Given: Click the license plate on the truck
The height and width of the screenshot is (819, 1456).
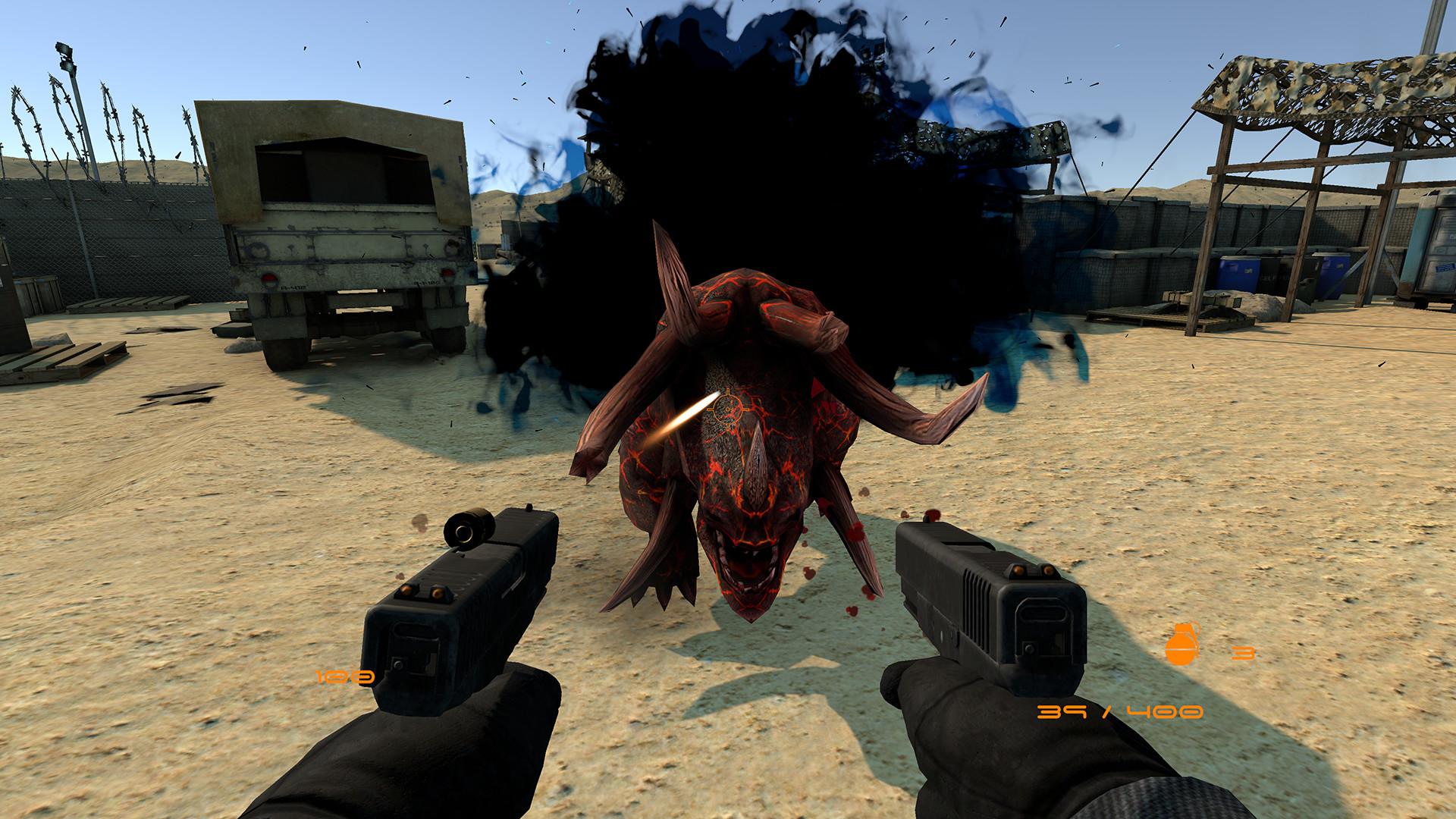Looking at the screenshot, I should tap(293, 286).
